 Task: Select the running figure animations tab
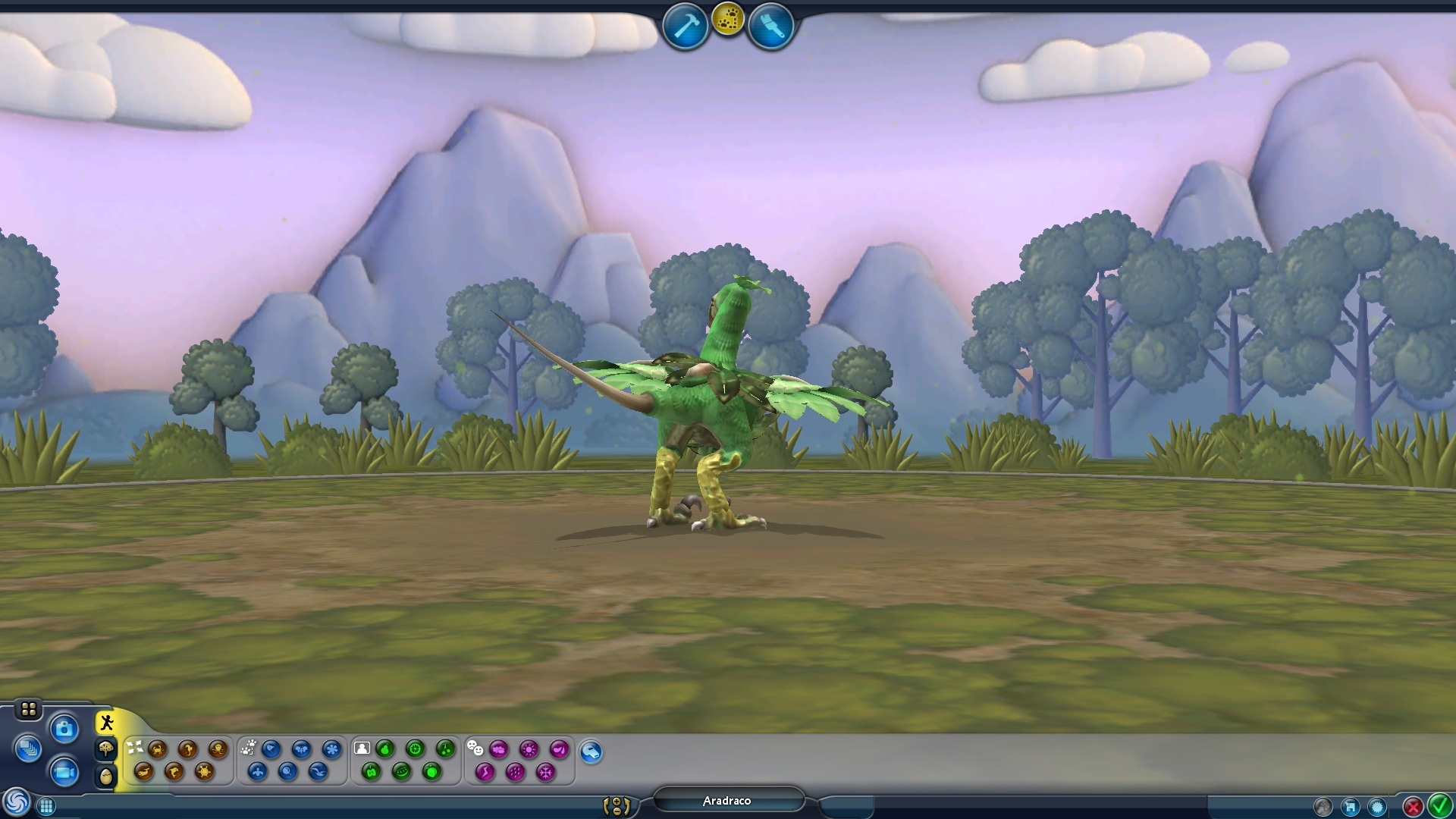pos(107,723)
